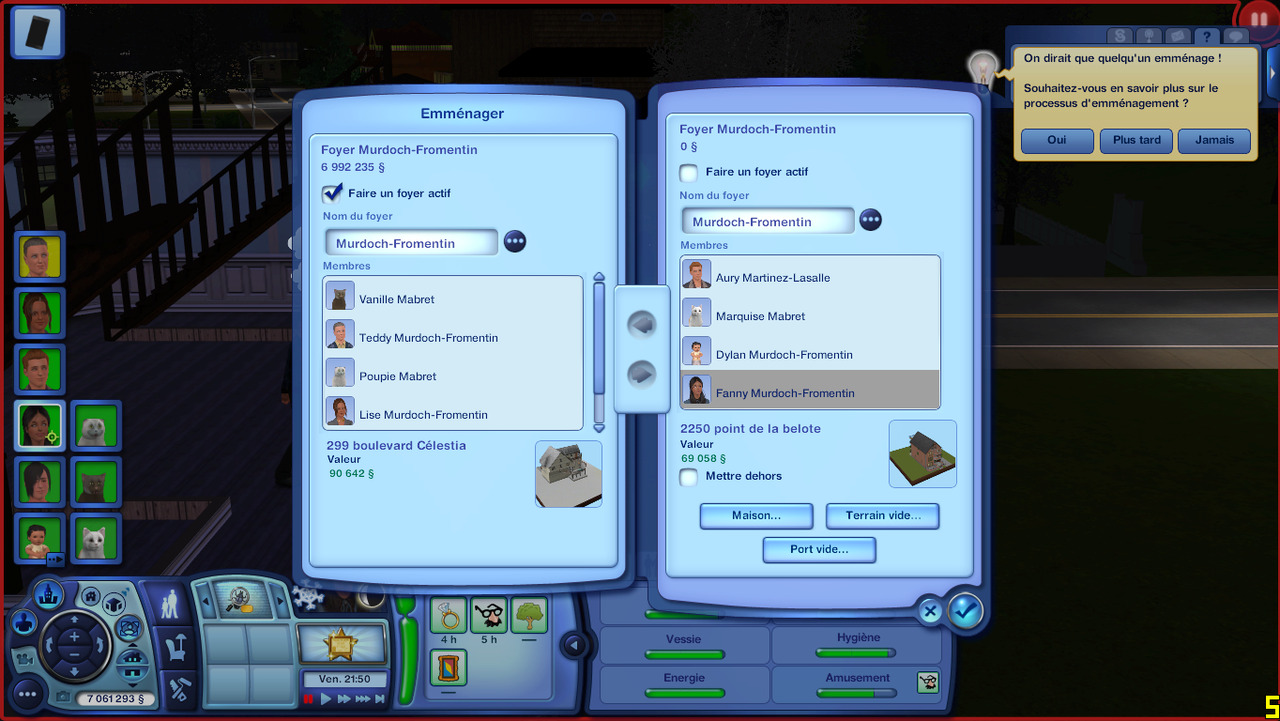Tick right household's Faire un foyer actif checkbox
Image resolution: width=1280 pixels, height=721 pixels.
click(x=689, y=172)
